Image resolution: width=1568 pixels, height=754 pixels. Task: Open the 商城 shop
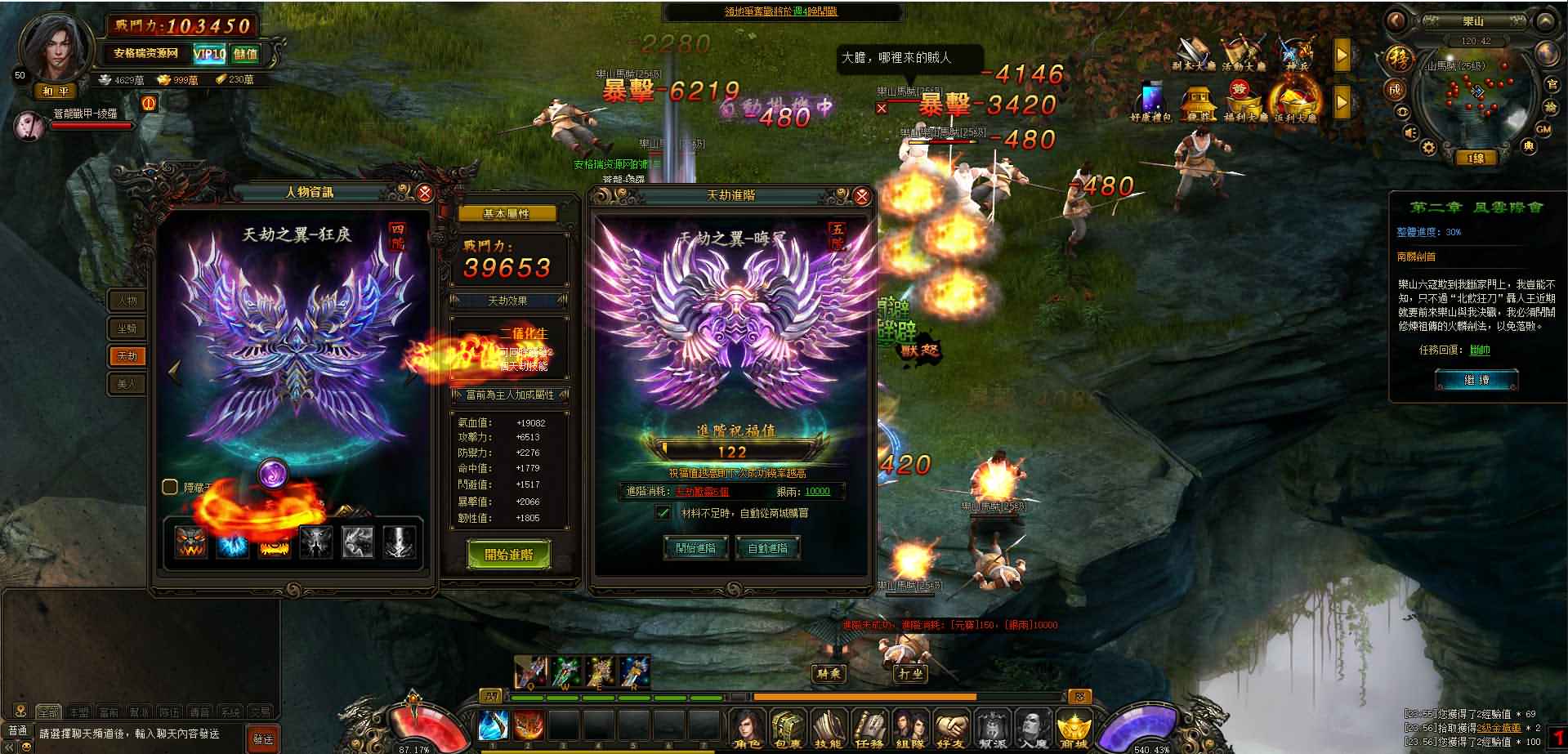point(1074,728)
